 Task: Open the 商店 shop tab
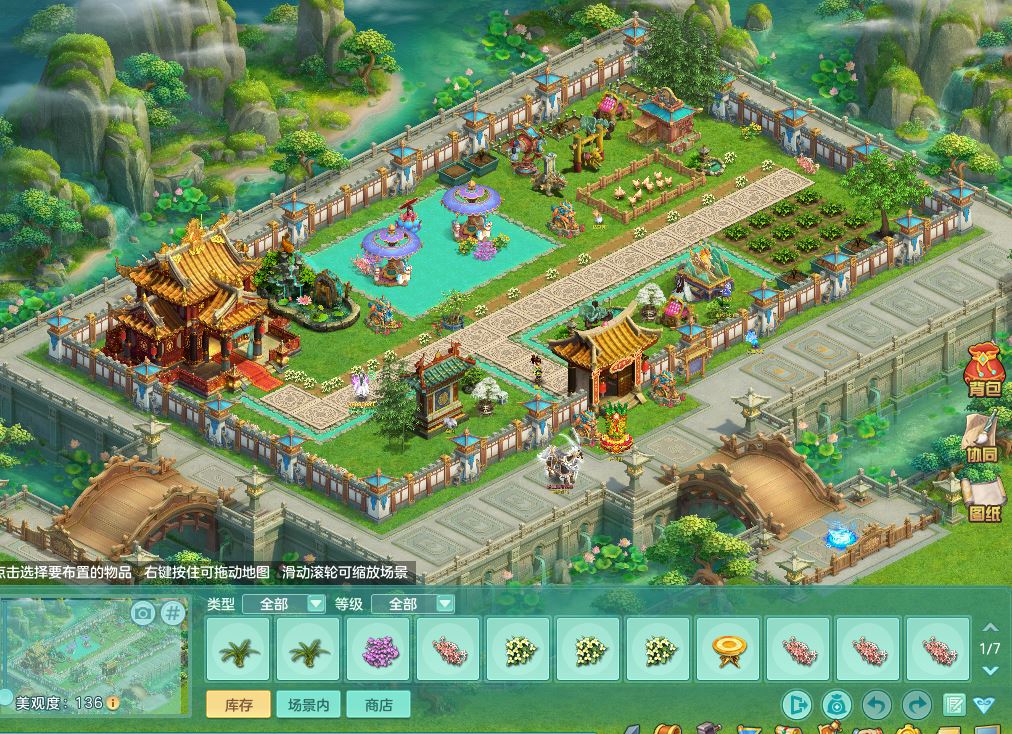point(378,705)
